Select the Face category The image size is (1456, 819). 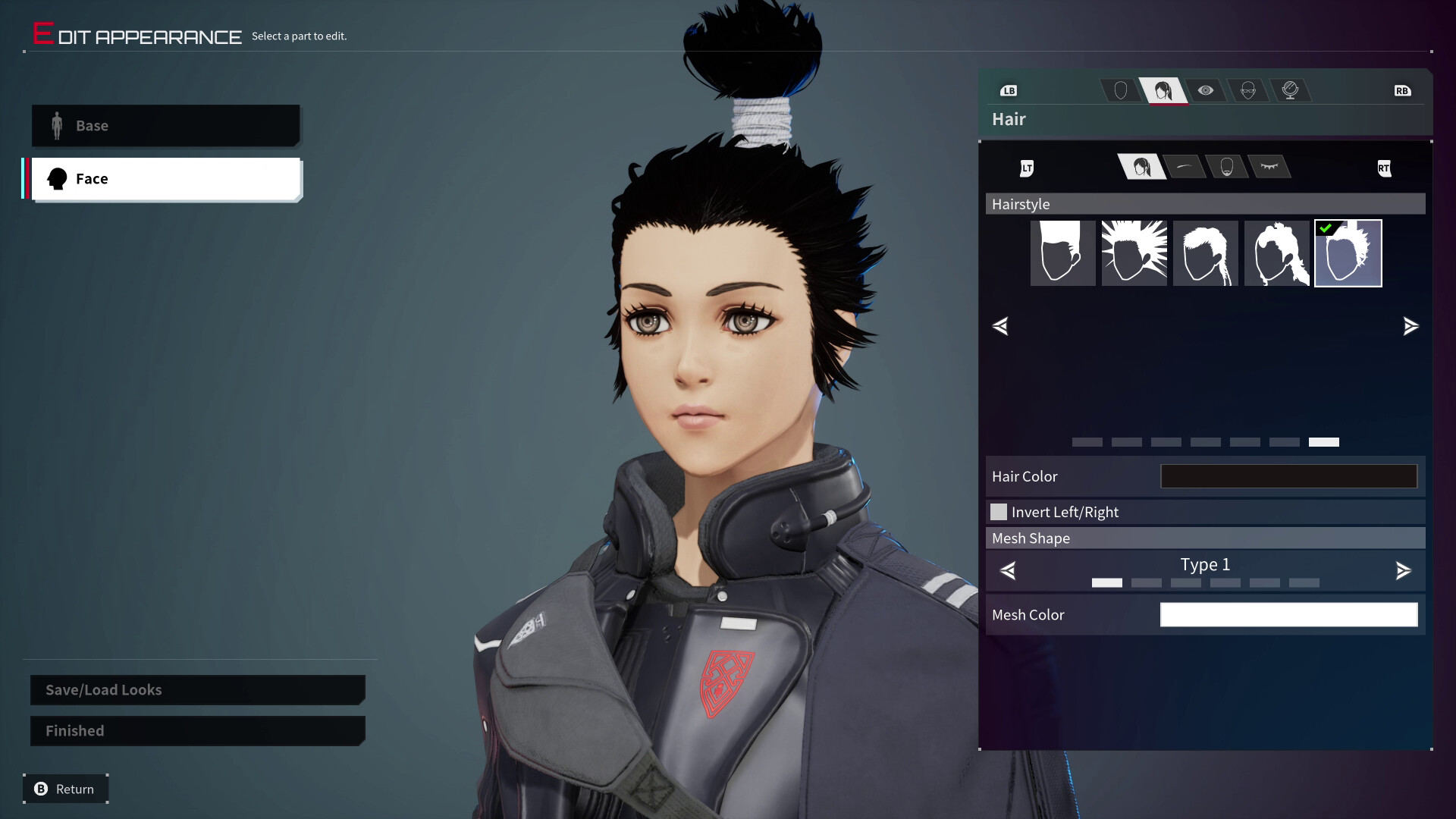(165, 179)
